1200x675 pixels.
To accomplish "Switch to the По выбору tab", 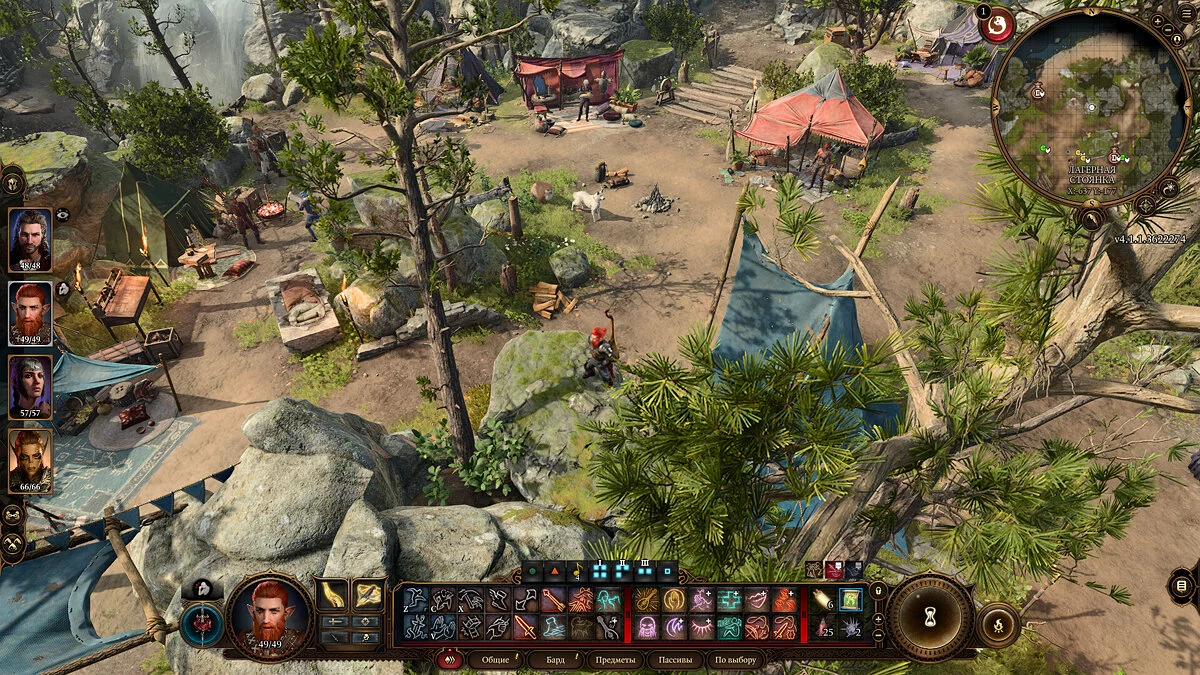I will 735,660.
